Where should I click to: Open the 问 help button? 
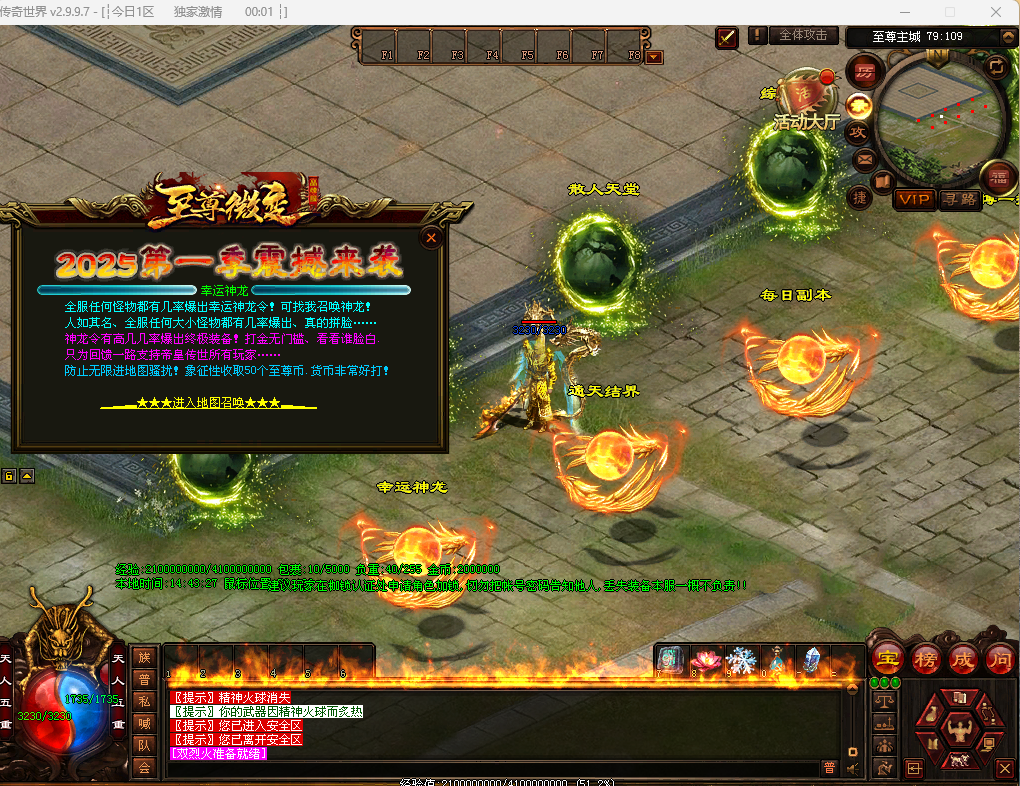[999, 659]
